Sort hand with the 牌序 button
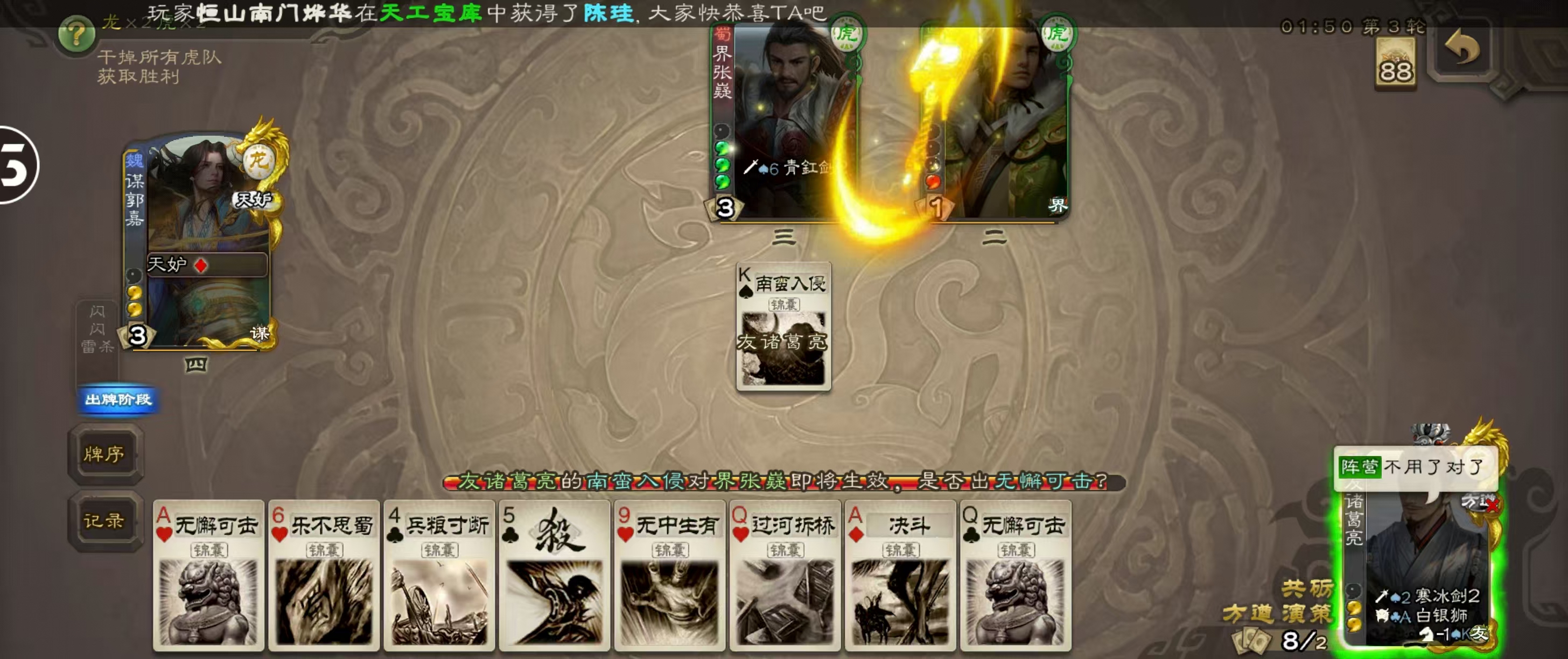 coord(104,454)
